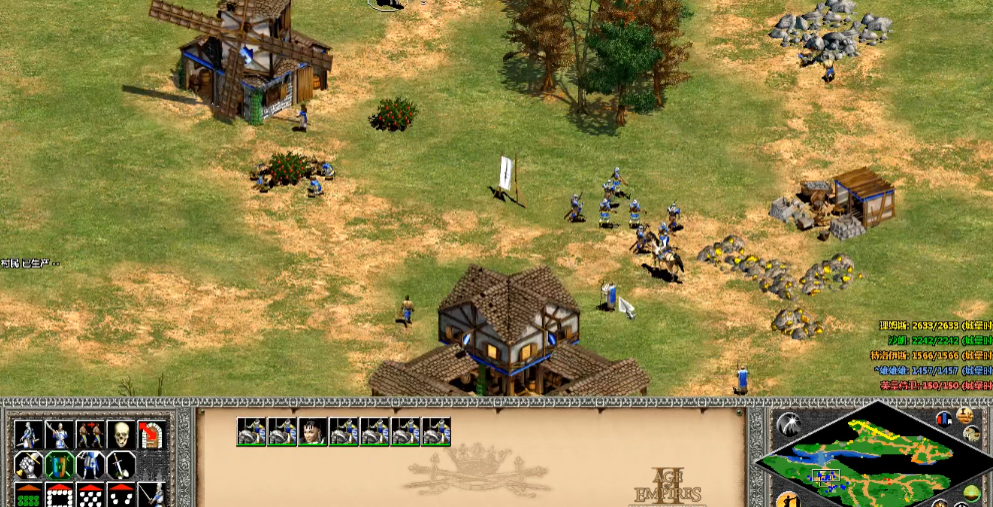Click the skull delete-unit command icon

(120, 434)
